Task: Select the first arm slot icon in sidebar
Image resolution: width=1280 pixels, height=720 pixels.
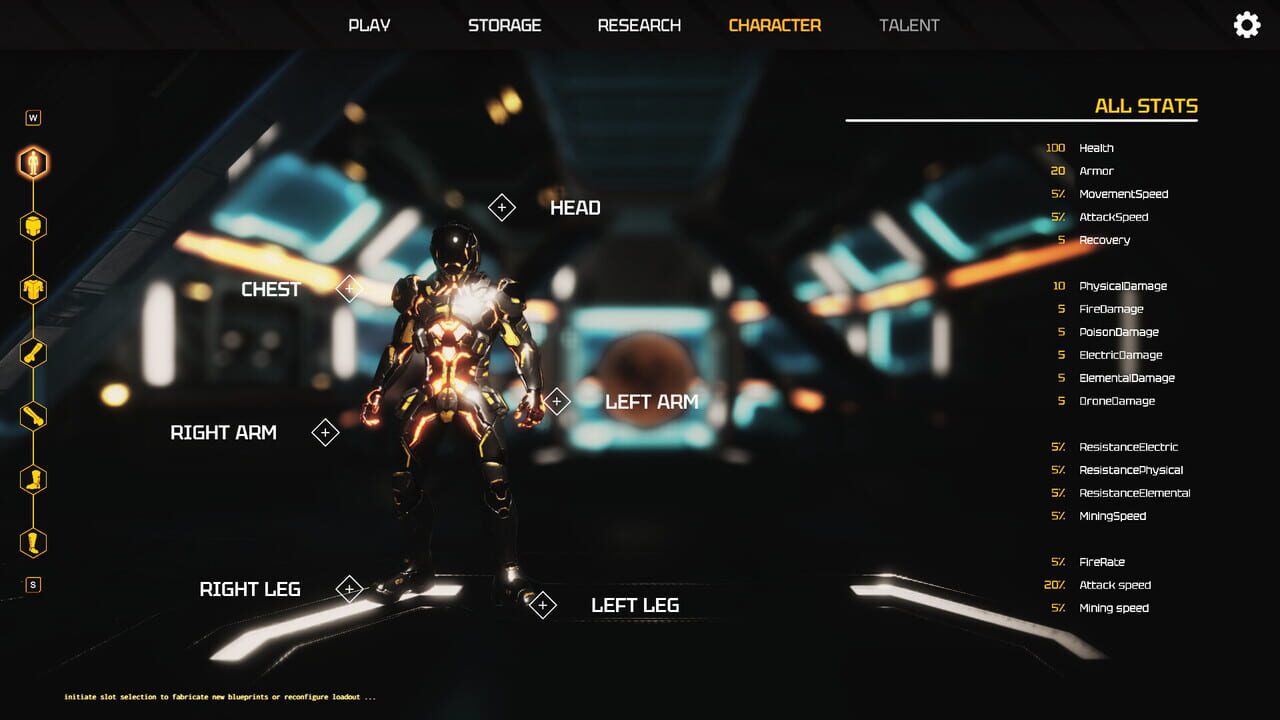Action: tap(33, 352)
